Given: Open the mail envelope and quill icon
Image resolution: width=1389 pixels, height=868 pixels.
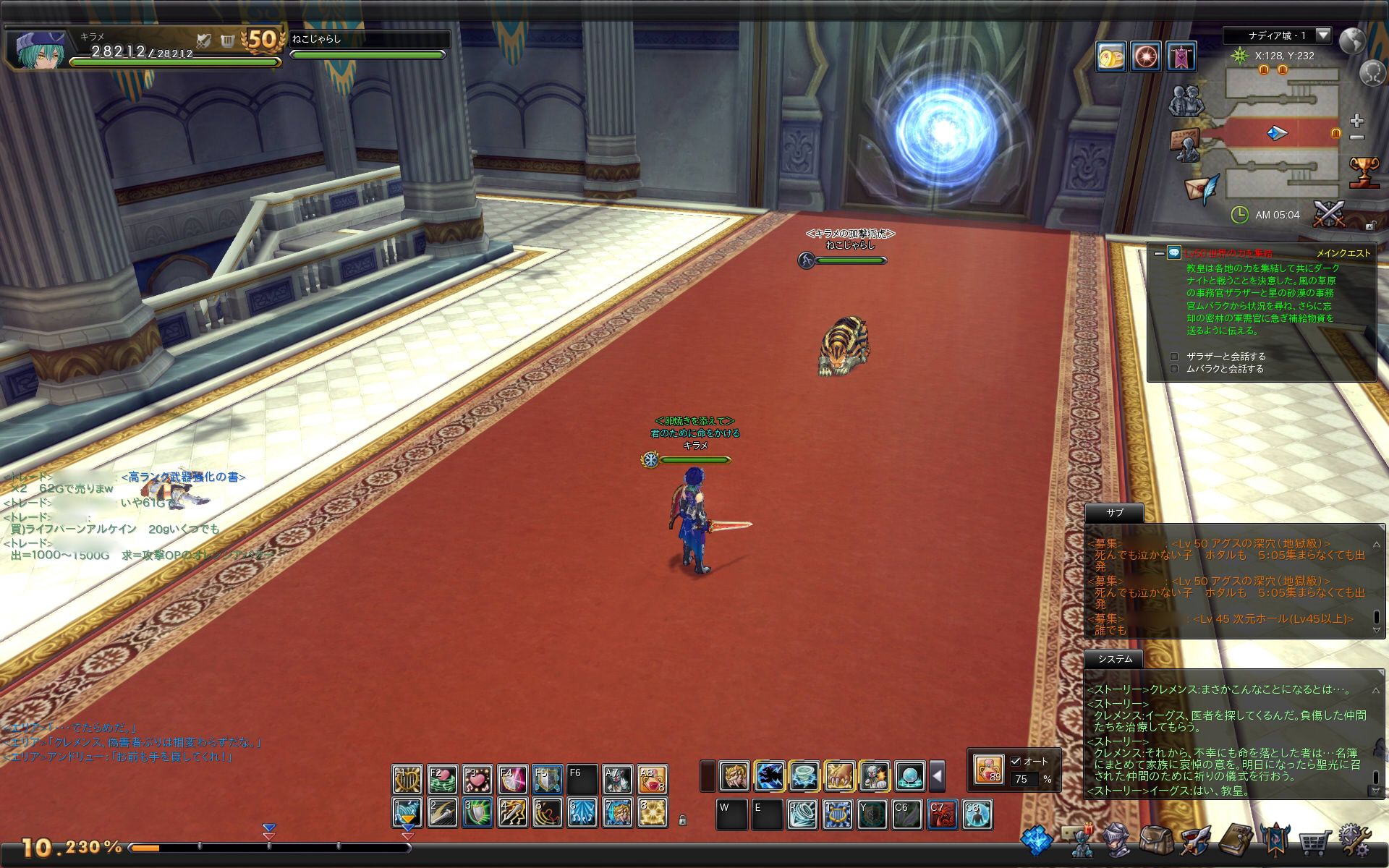Looking at the screenshot, I should (1202, 189).
